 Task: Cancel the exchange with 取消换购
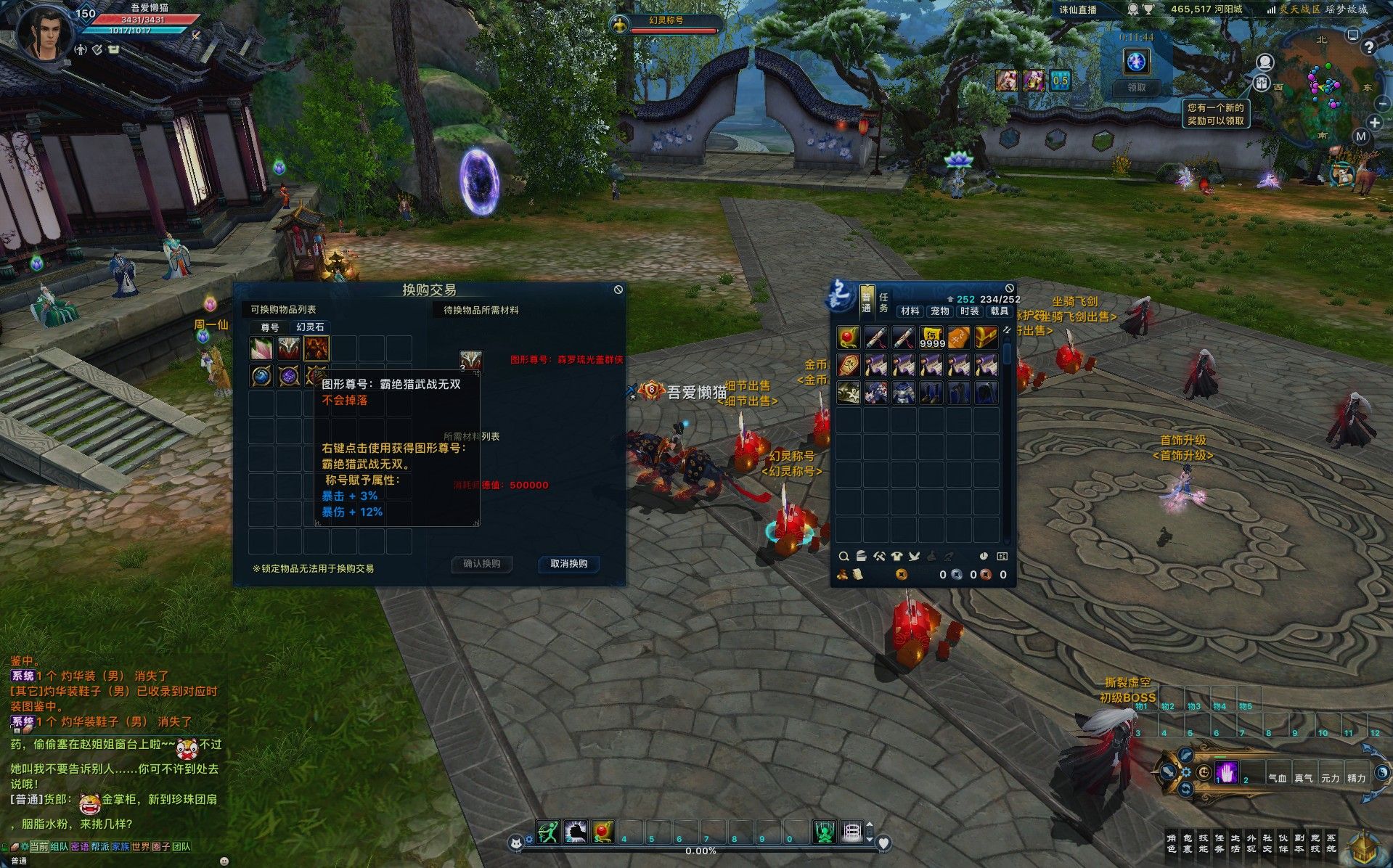pyautogui.click(x=568, y=564)
